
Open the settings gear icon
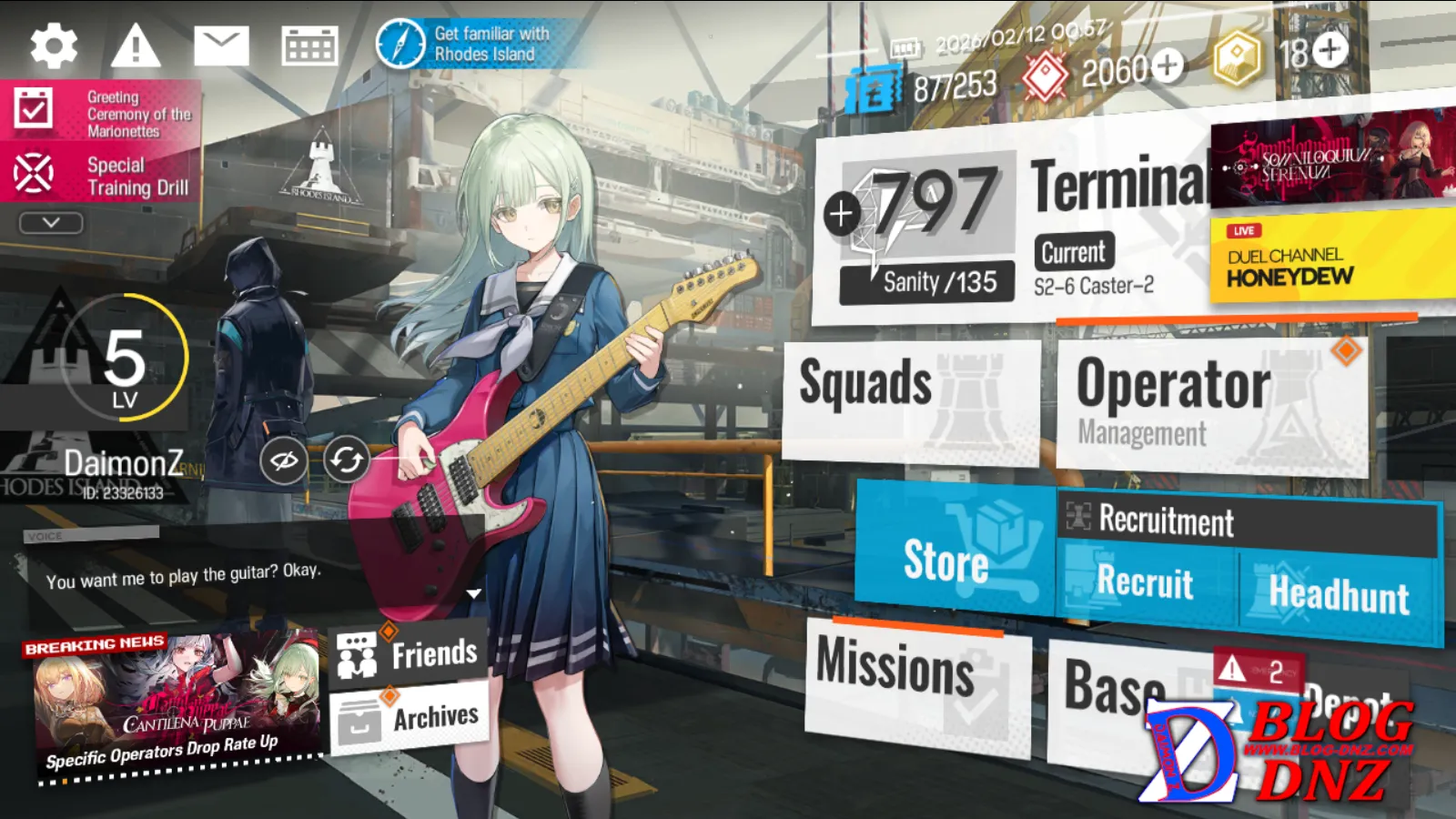tap(54, 46)
